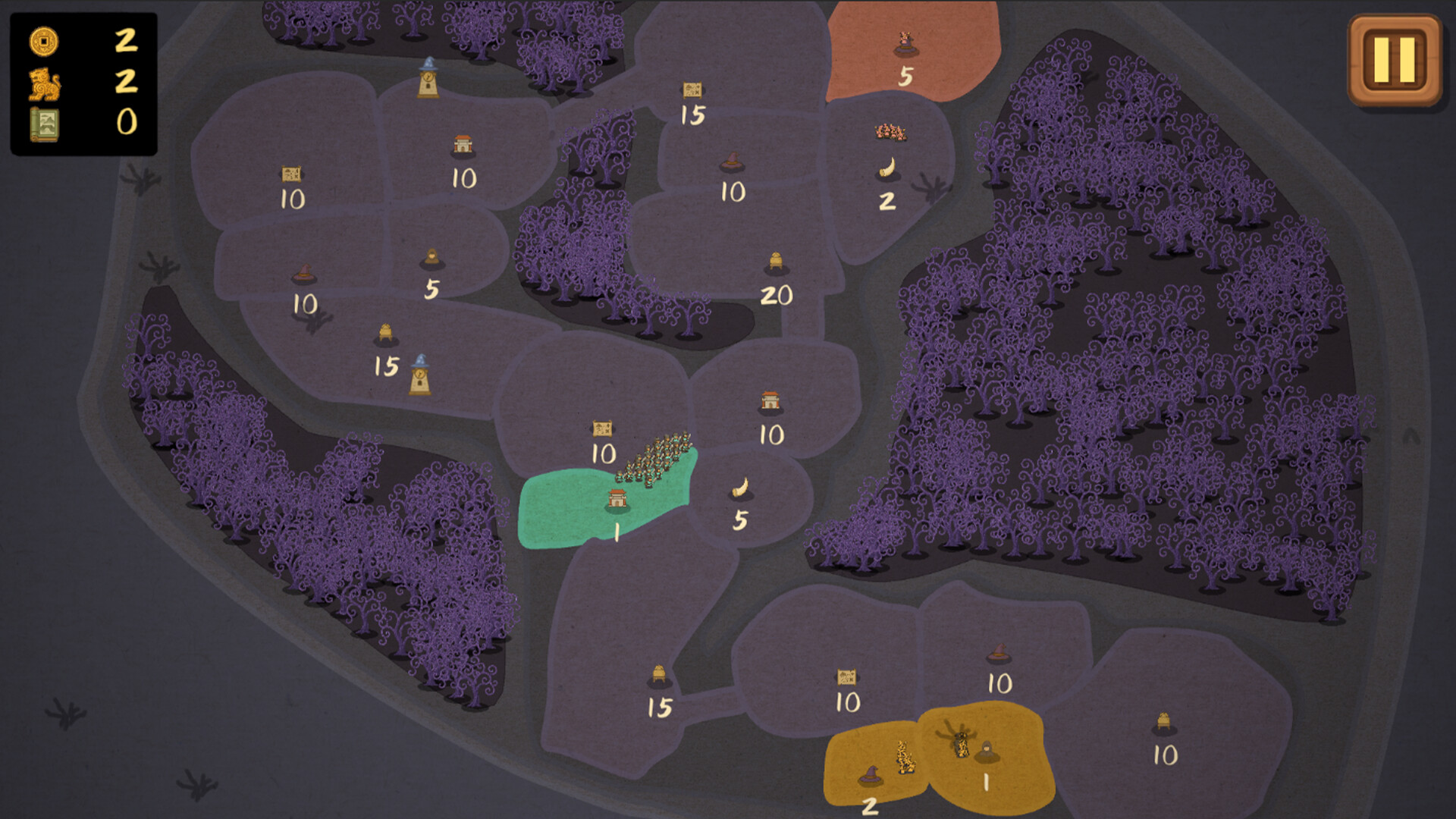
Task: Select the incense burner marked 15 at bottom center
Action: (658, 673)
